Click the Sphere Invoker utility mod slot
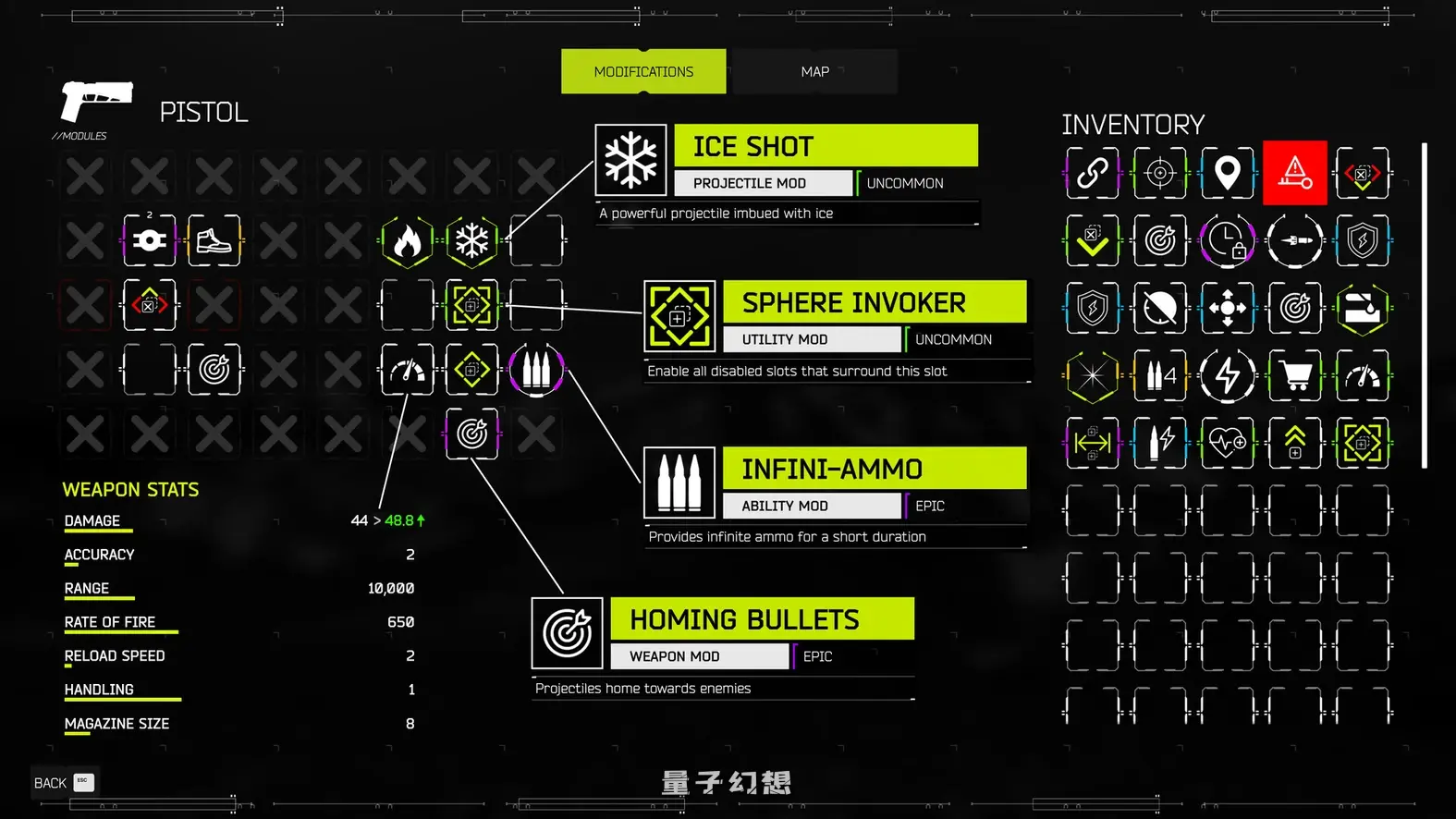Image resolution: width=1456 pixels, height=819 pixels. click(x=472, y=305)
